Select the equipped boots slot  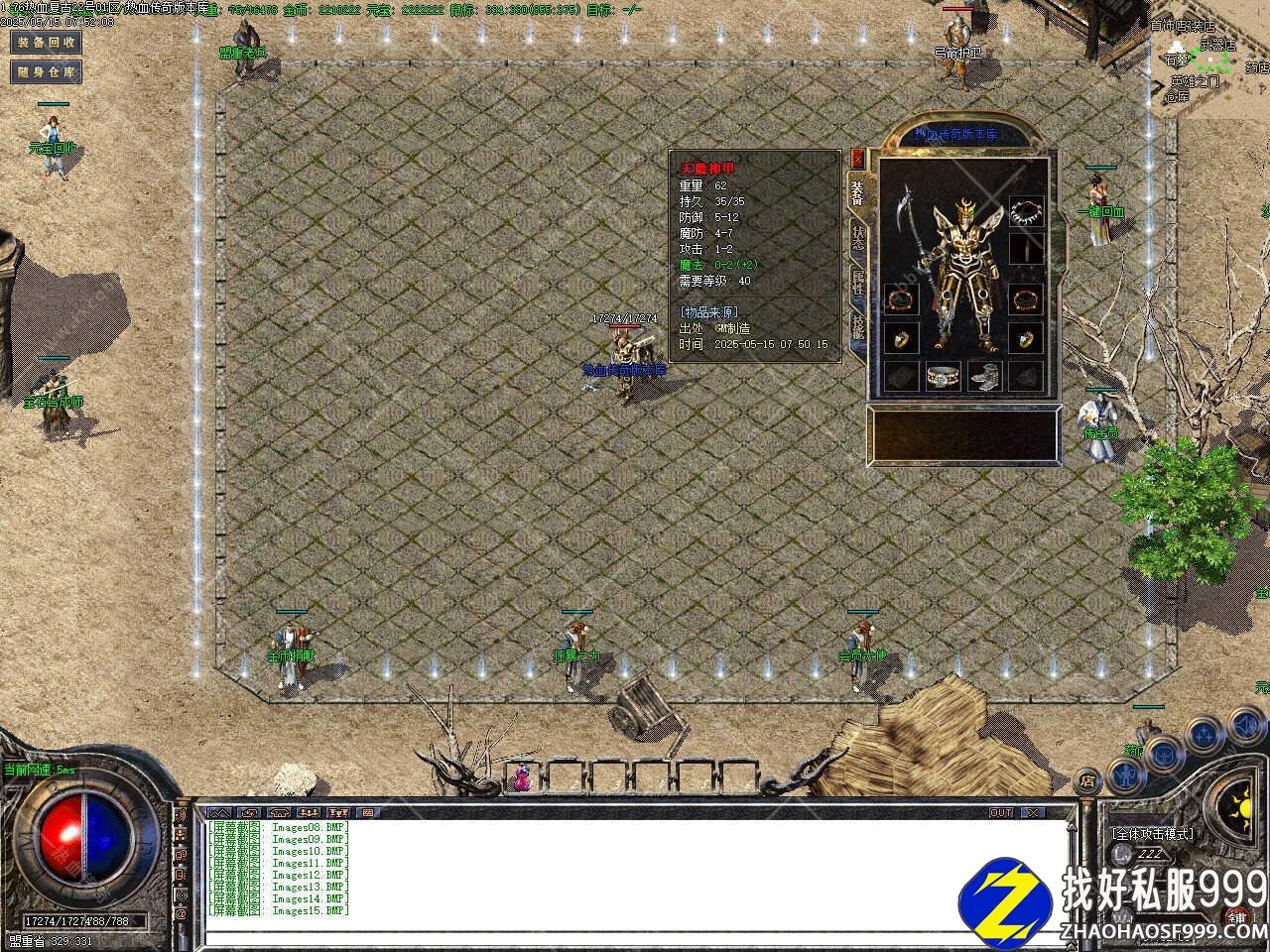click(984, 376)
